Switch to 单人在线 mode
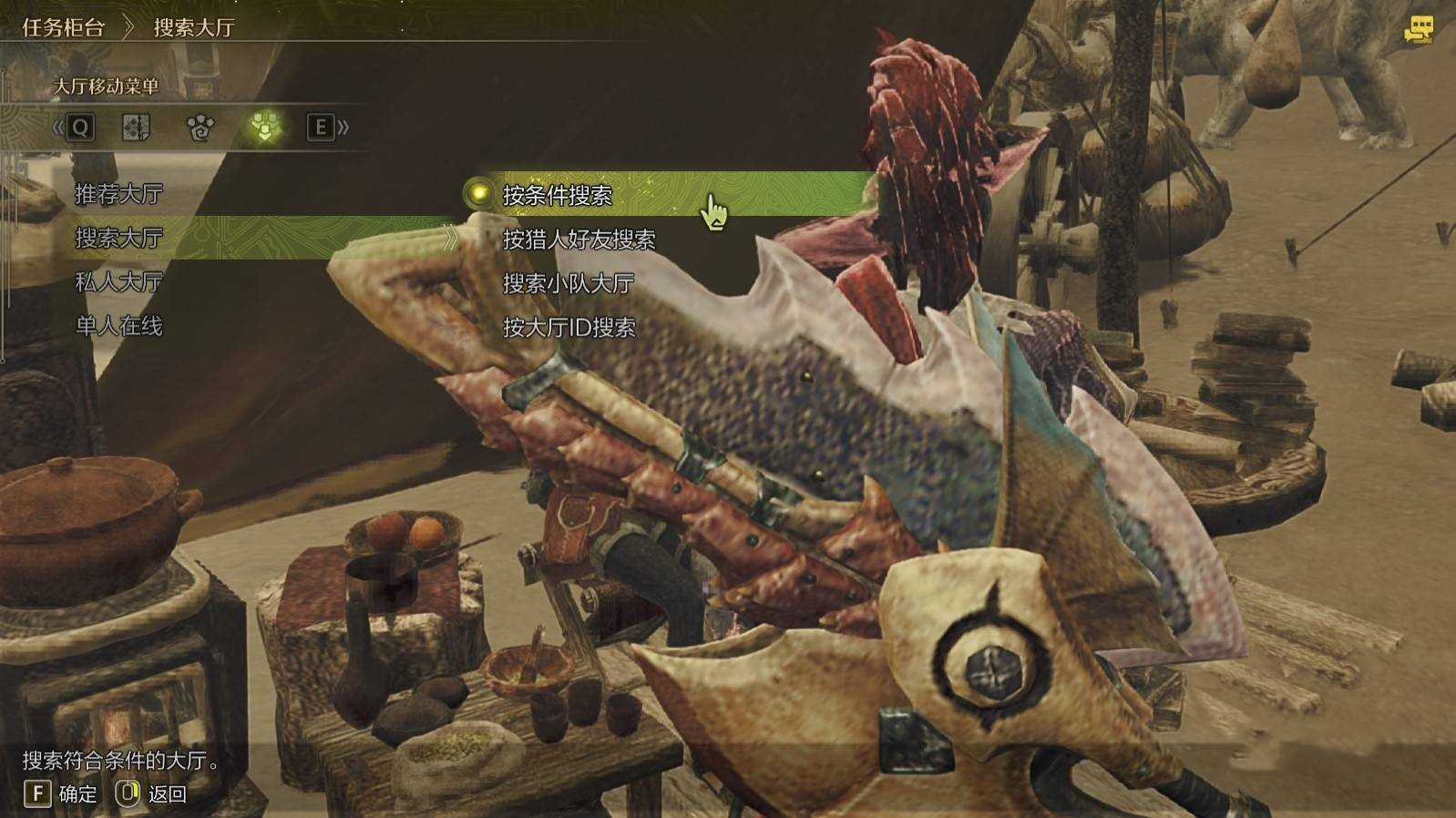 click(x=118, y=326)
